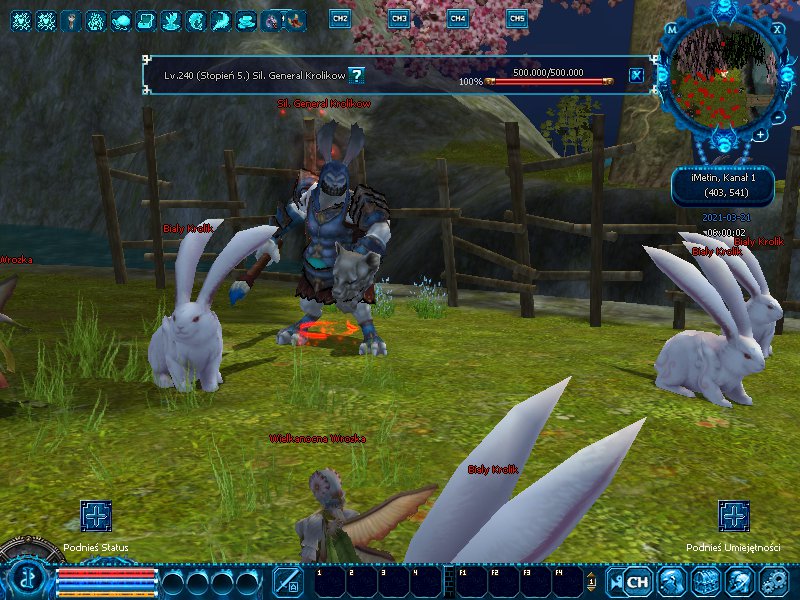This screenshot has height=600, width=800.
Task: Zoom in the minimap with plus
Action: (761, 133)
